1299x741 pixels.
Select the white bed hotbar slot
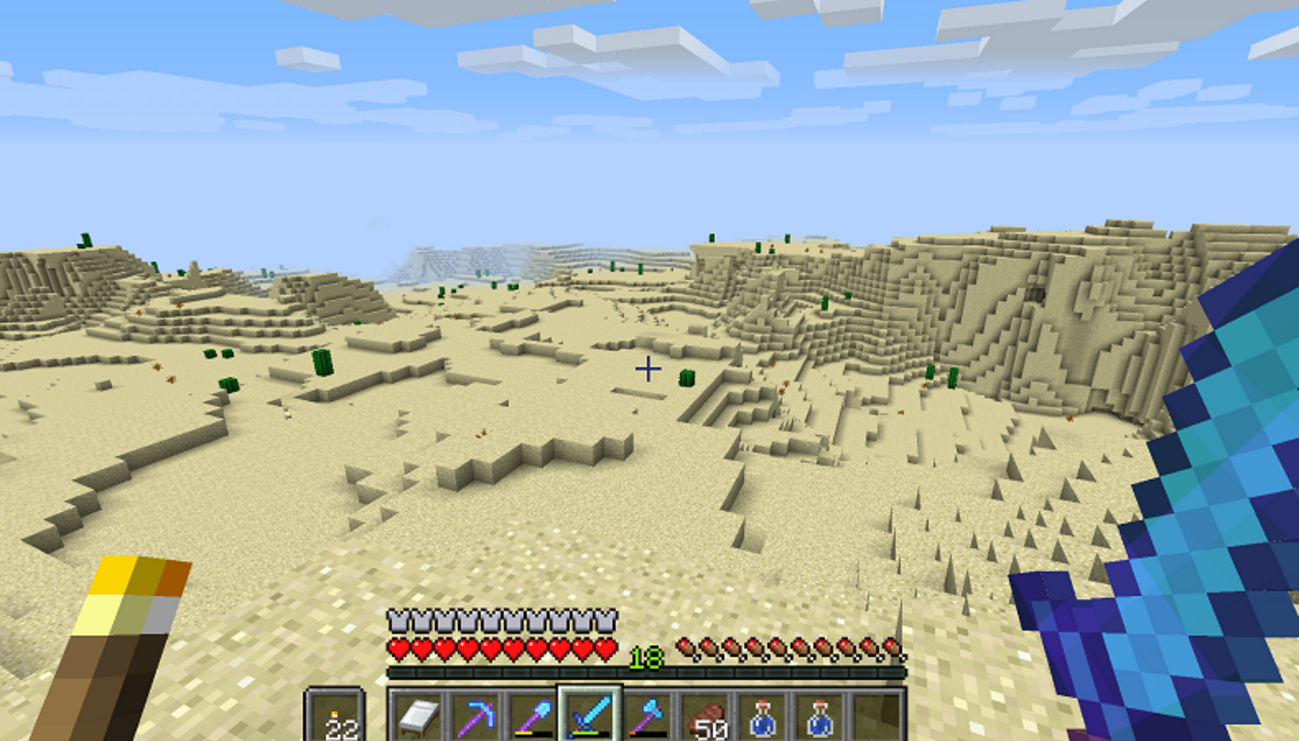pos(417,717)
